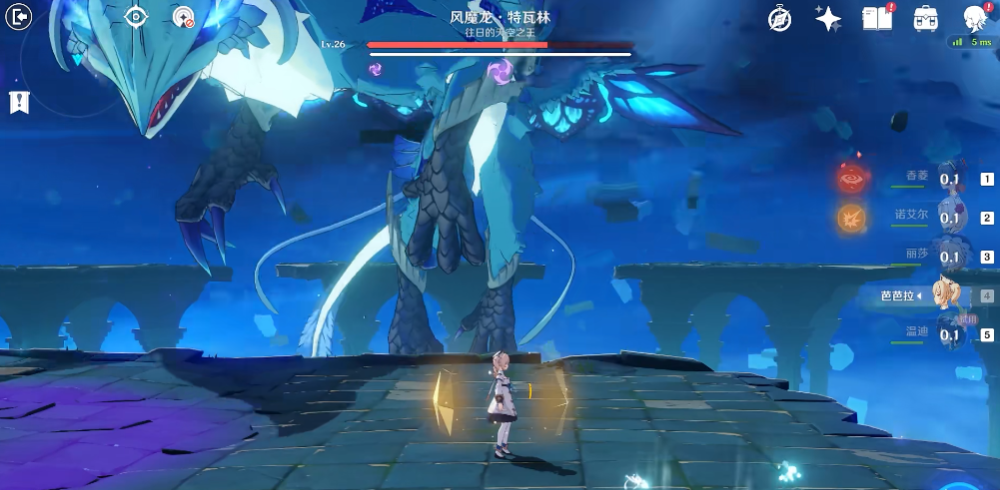
Task: Open the Adventurer Handbook book icon
Action: [x=877, y=18]
